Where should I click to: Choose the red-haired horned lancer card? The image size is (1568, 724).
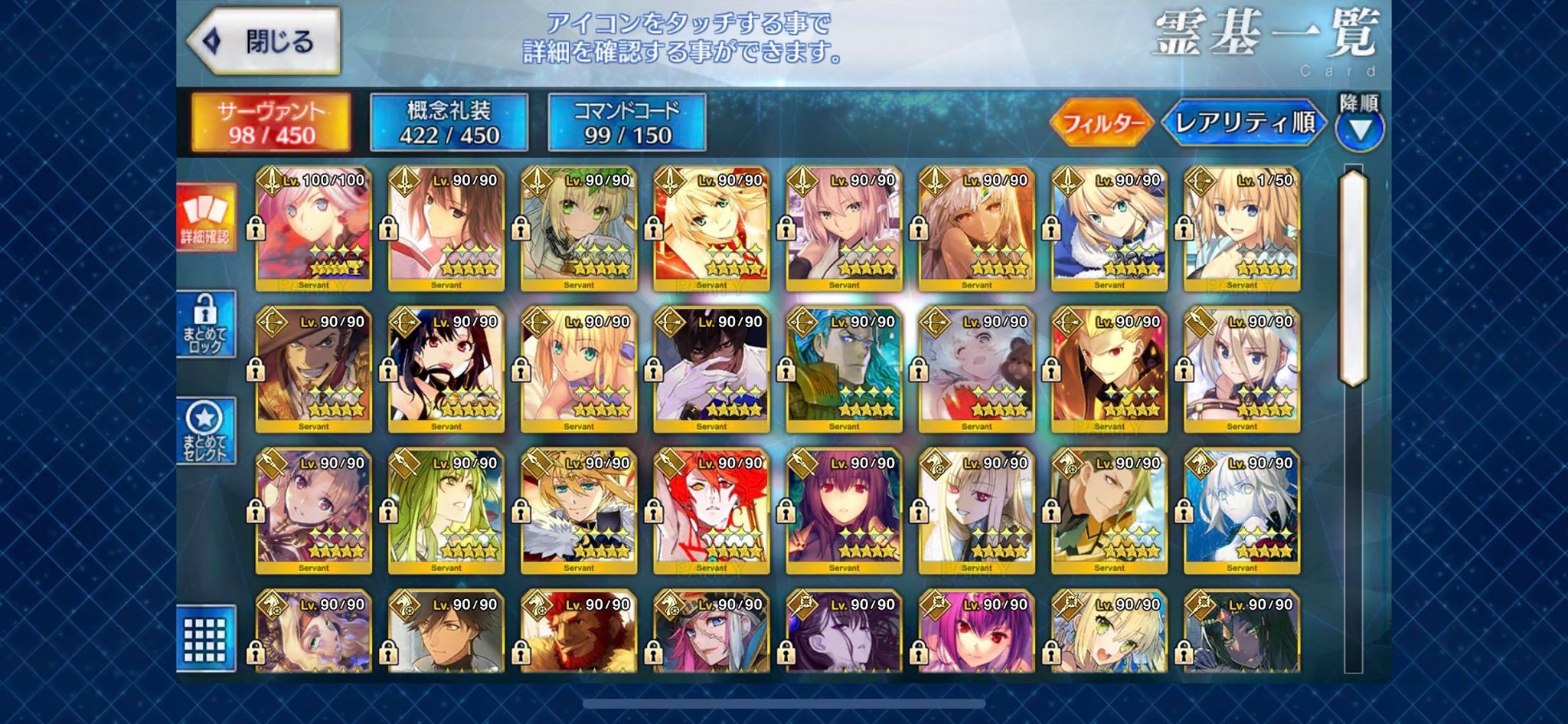pos(711,512)
